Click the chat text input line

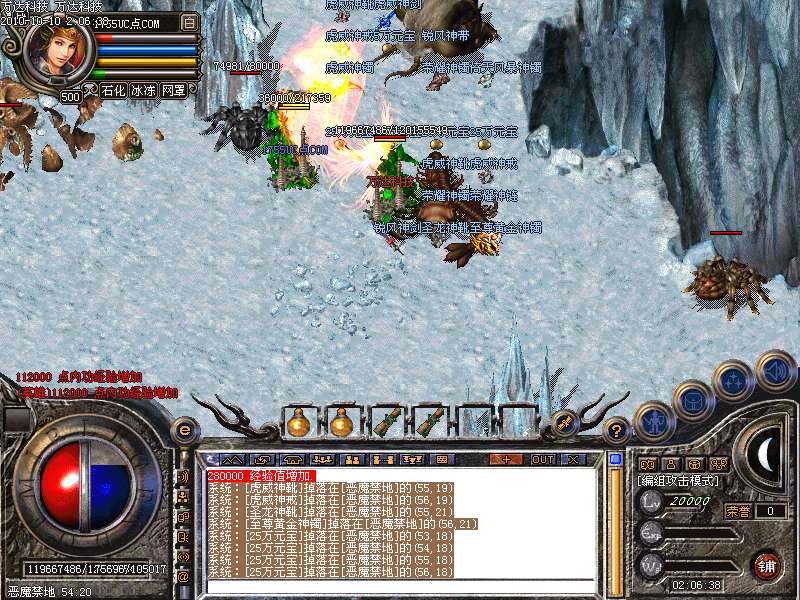pos(400,586)
